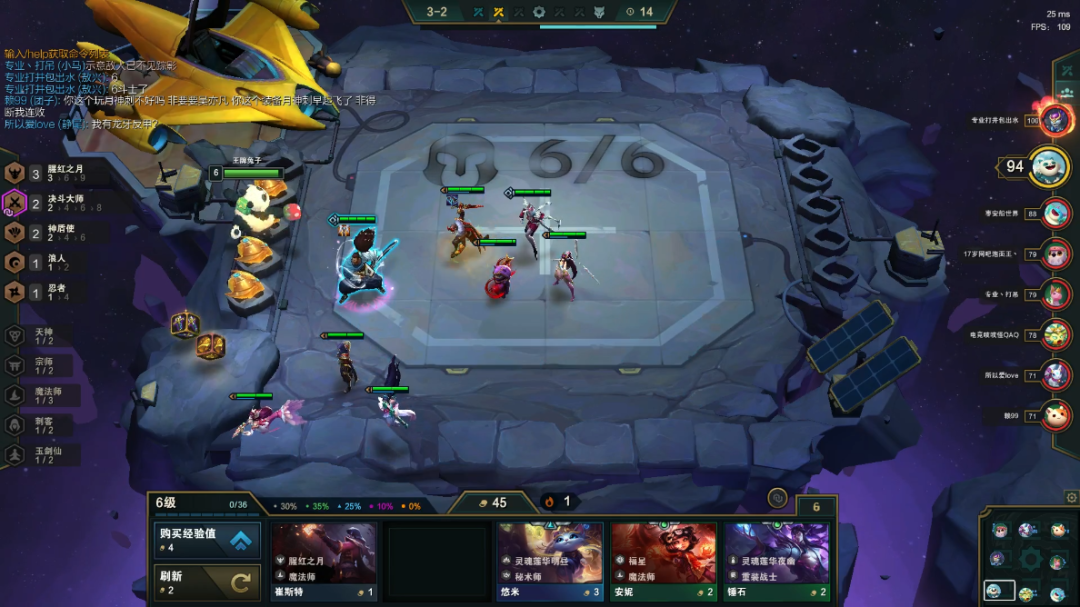1080x607 pixels.
Task: Select the 决斗大师 trait entry
Action: (x=60, y=203)
